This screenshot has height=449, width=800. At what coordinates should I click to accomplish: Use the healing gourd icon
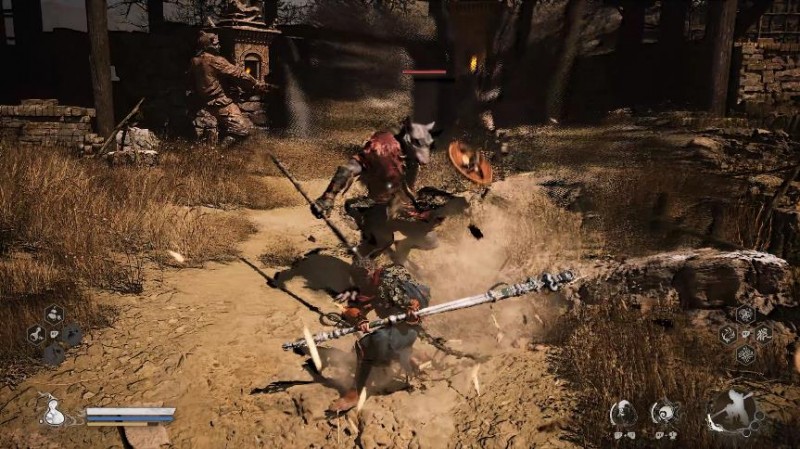pyautogui.click(x=51, y=411)
